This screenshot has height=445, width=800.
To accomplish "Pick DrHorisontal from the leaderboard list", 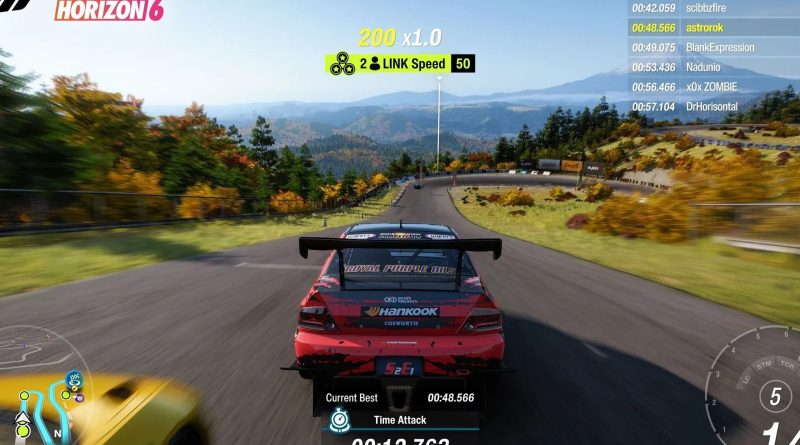I will [713, 106].
